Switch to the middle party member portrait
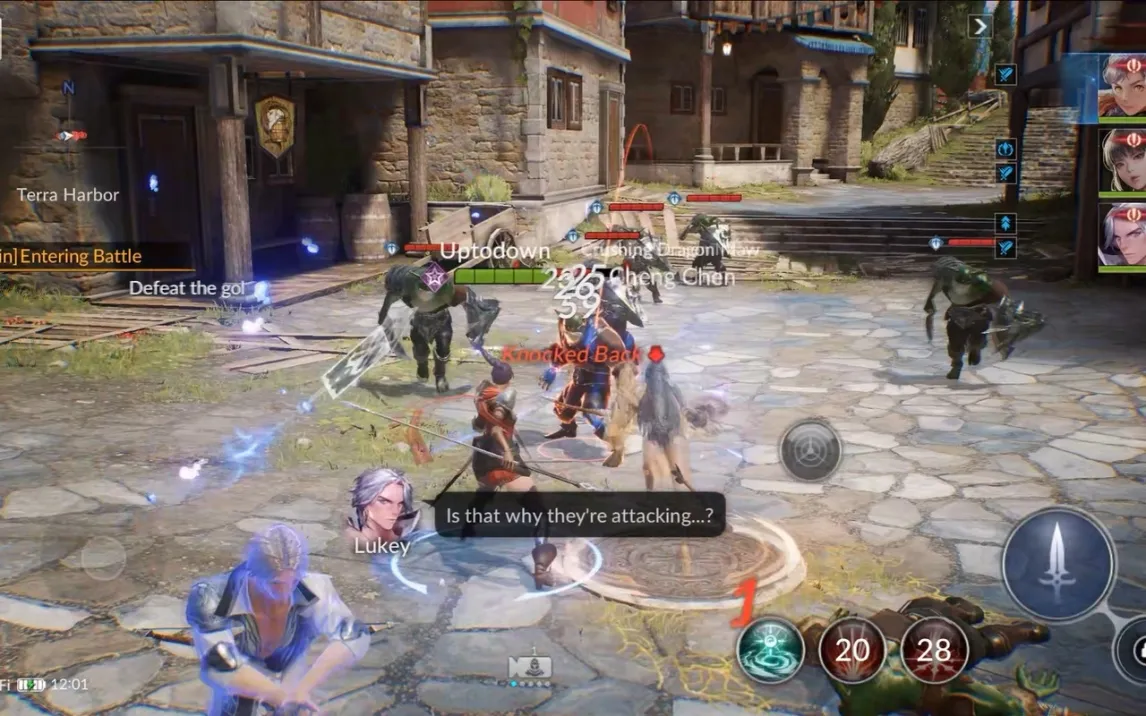The height and width of the screenshot is (716, 1146). [x=1123, y=160]
